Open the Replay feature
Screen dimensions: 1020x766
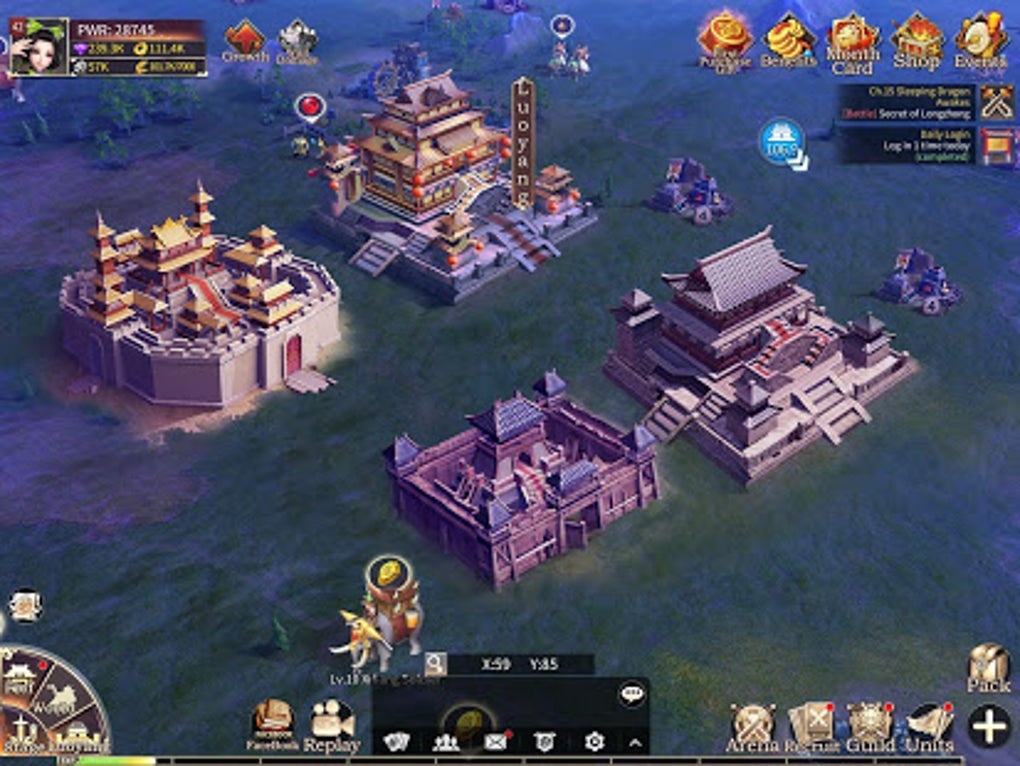pos(332,725)
